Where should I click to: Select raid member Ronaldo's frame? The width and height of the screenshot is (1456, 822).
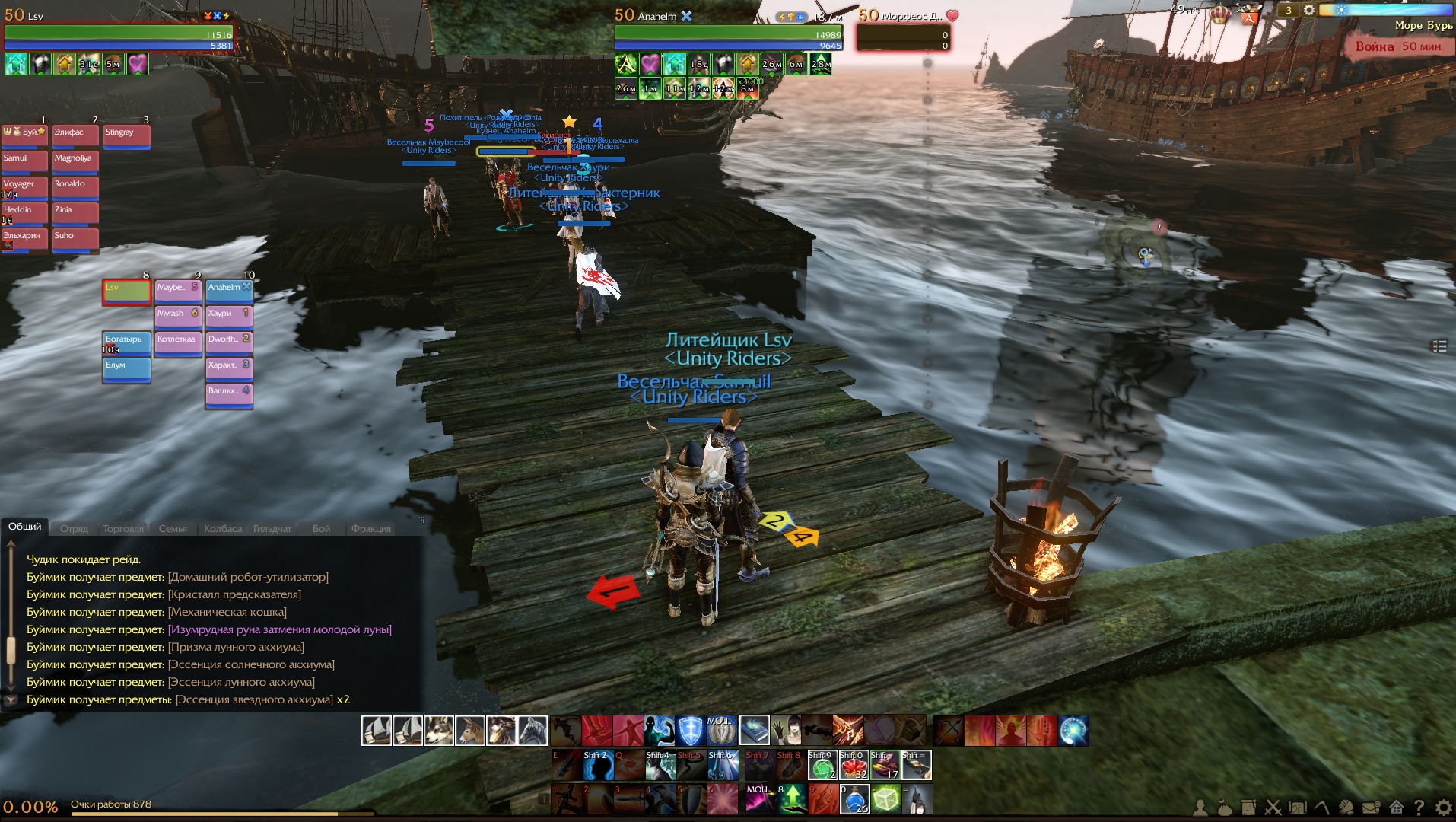[75, 187]
